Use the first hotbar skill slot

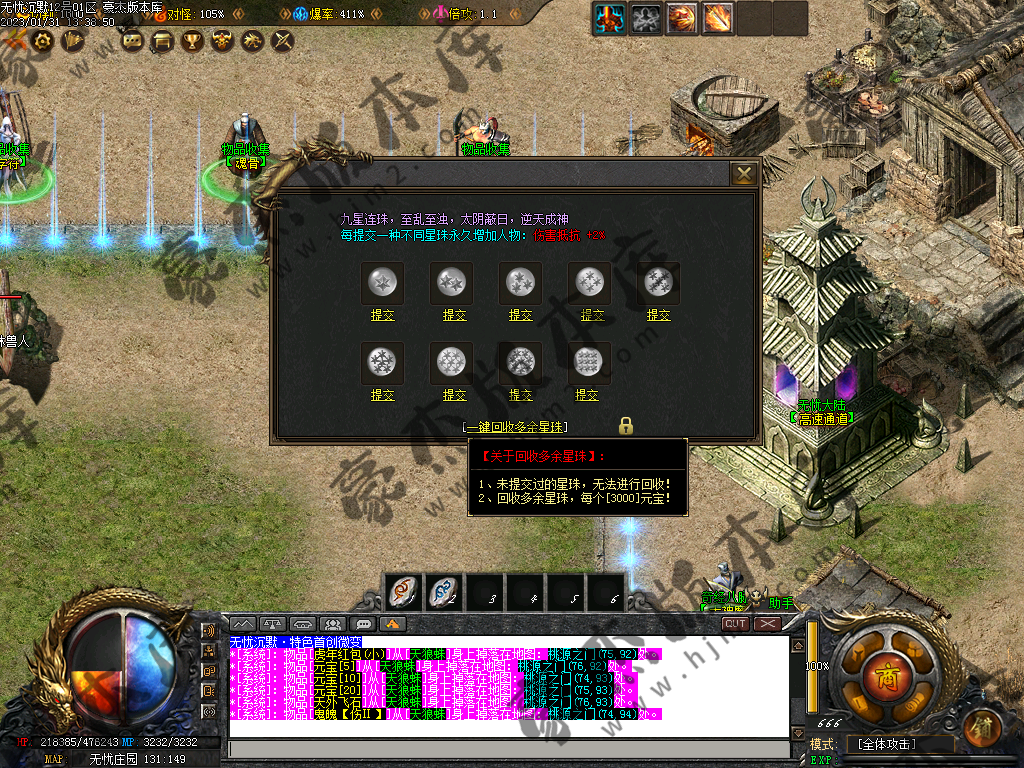[404, 593]
